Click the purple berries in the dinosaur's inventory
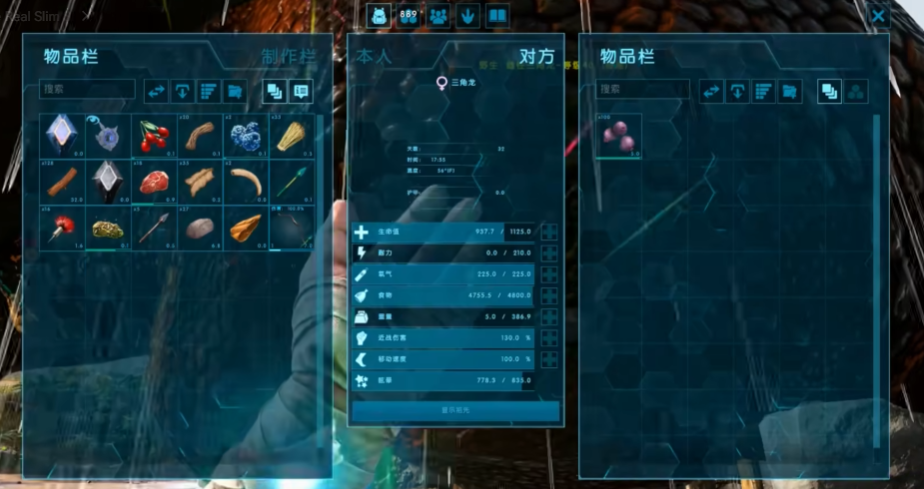924x489 pixels. pyautogui.click(x=619, y=136)
